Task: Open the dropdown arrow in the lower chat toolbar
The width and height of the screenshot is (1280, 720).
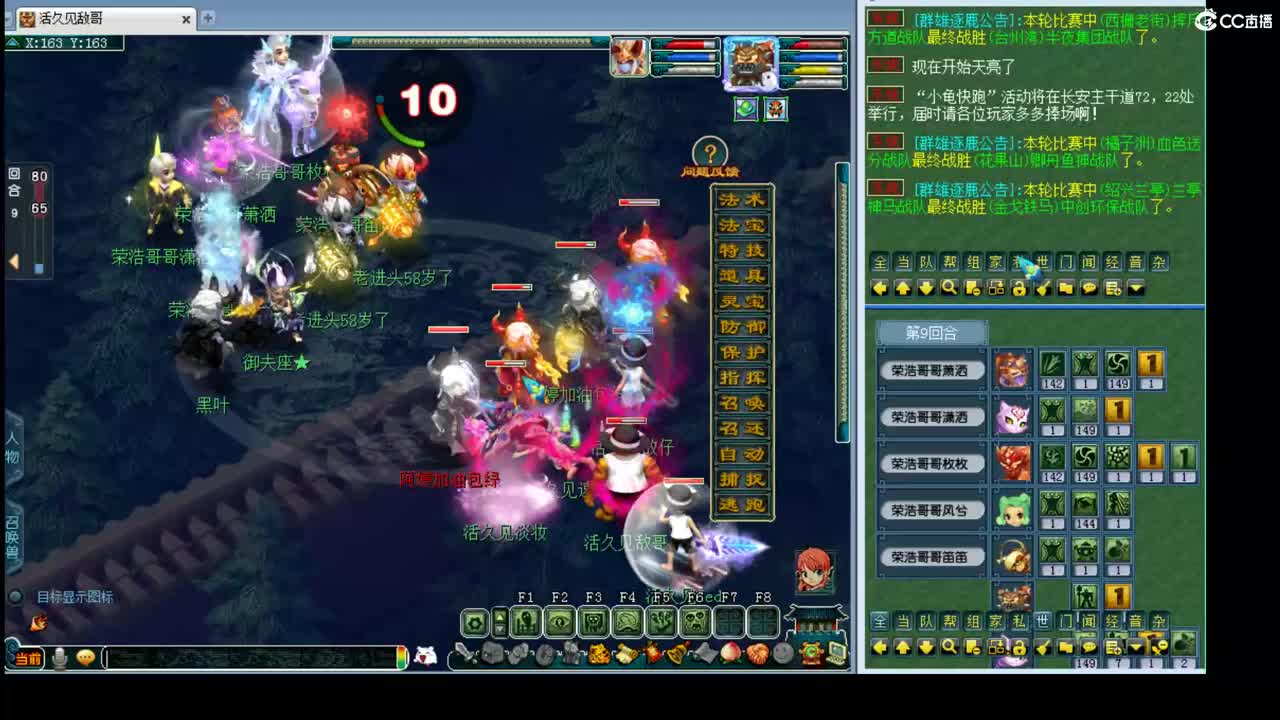Action: pyautogui.click(x=1135, y=646)
